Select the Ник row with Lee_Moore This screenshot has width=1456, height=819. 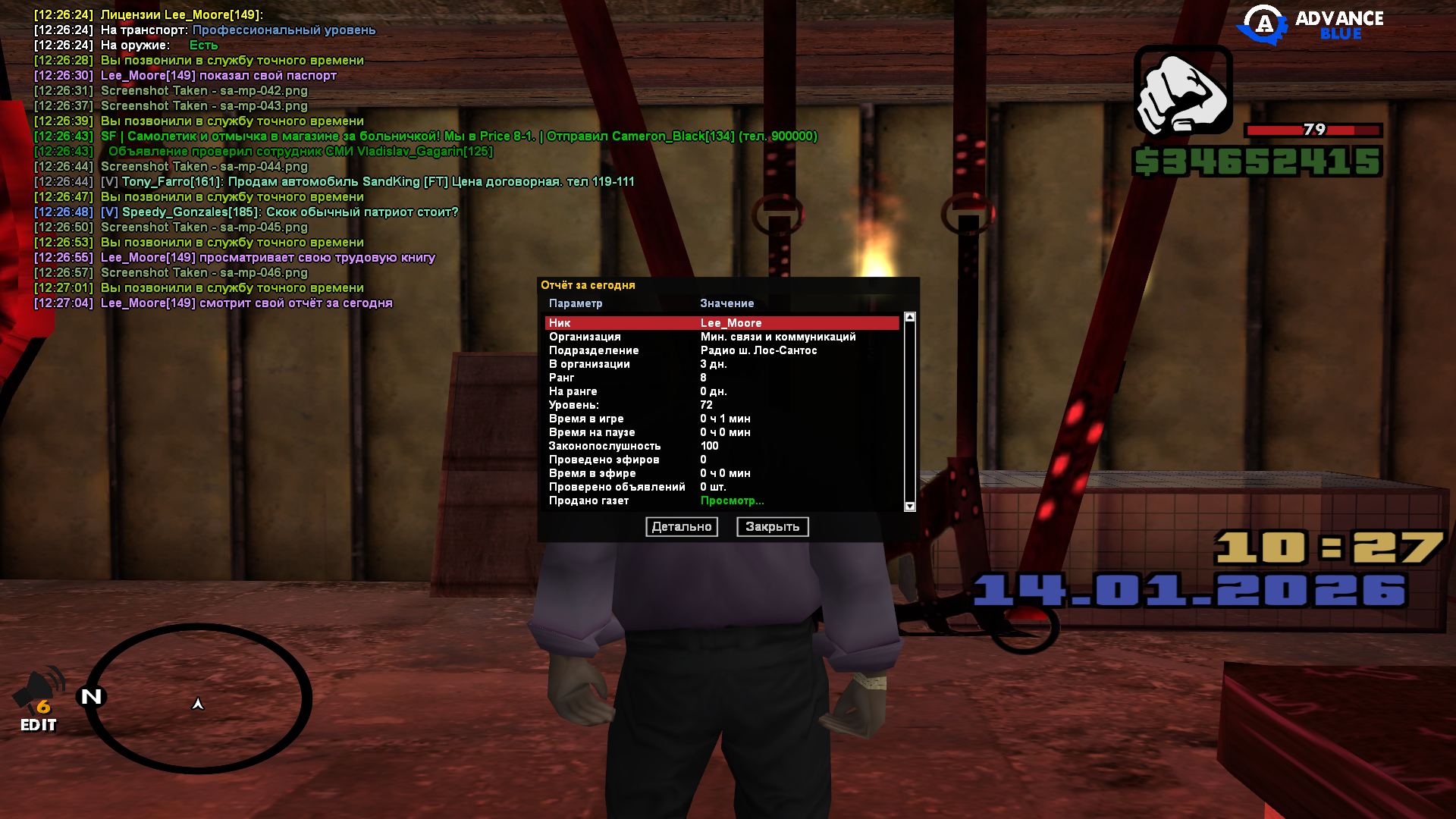[x=720, y=323]
